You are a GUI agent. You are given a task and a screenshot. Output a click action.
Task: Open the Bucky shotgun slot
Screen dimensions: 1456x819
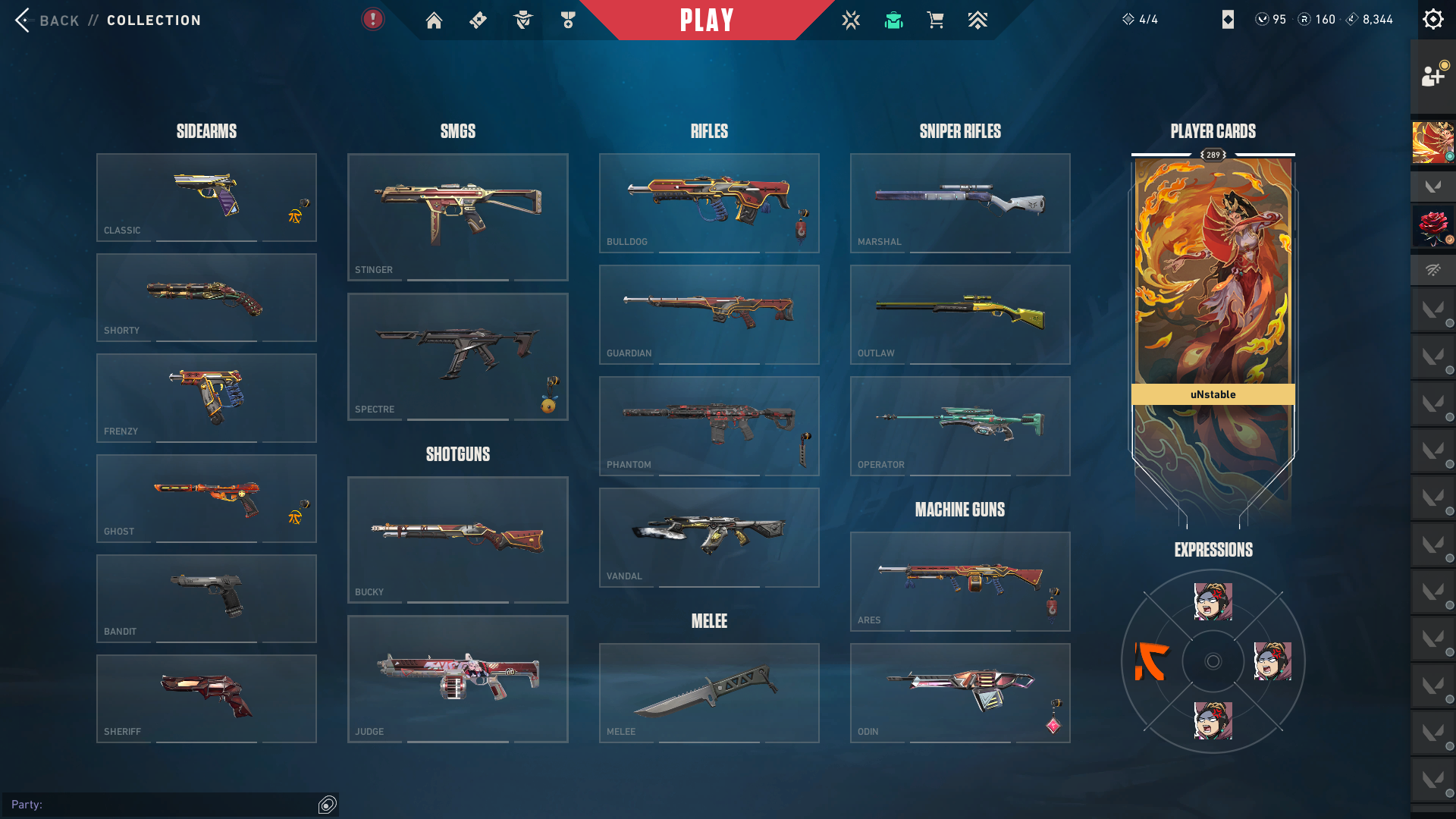point(457,539)
